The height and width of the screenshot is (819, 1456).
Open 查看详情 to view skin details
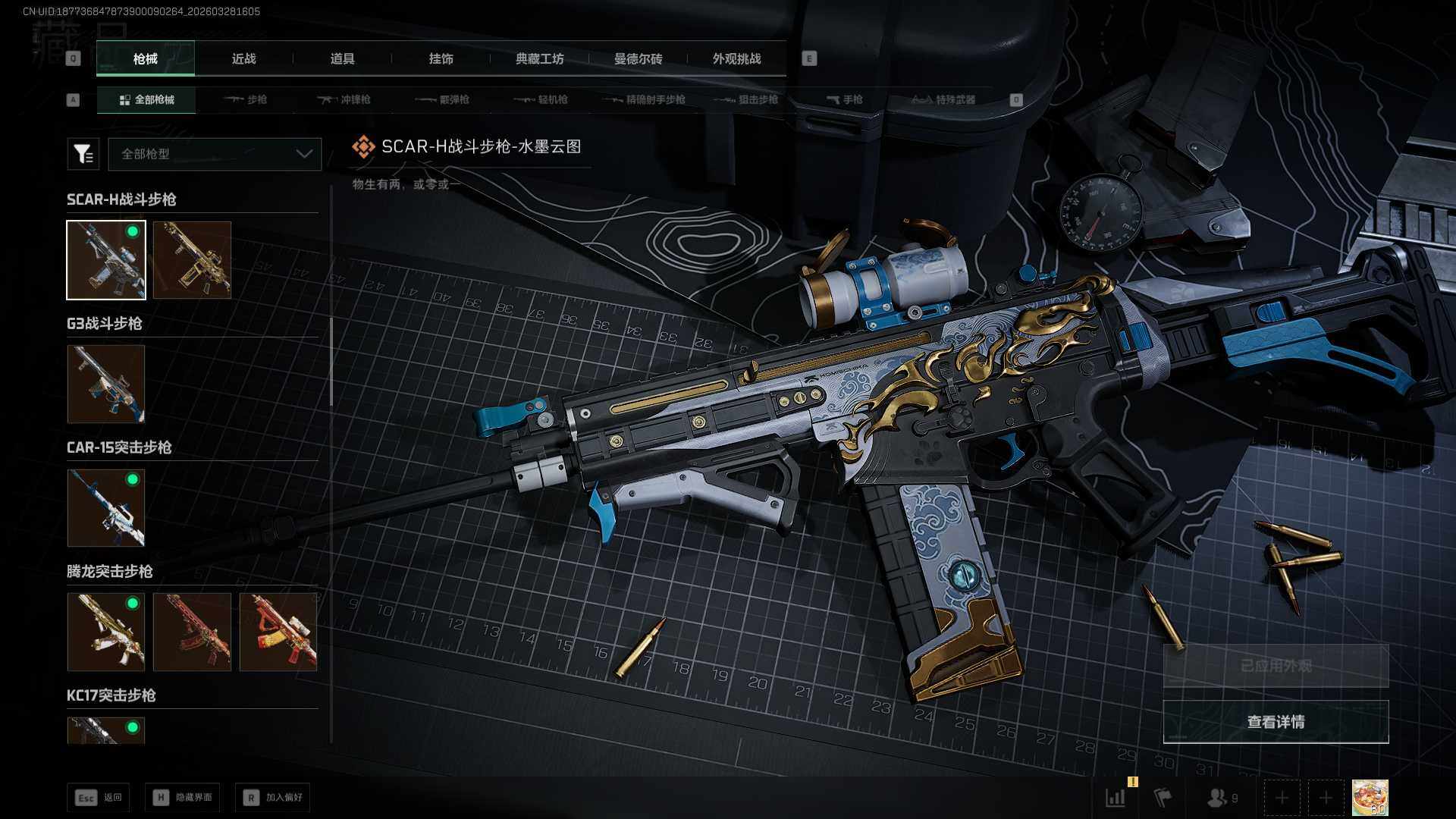click(x=1276, y=722)
